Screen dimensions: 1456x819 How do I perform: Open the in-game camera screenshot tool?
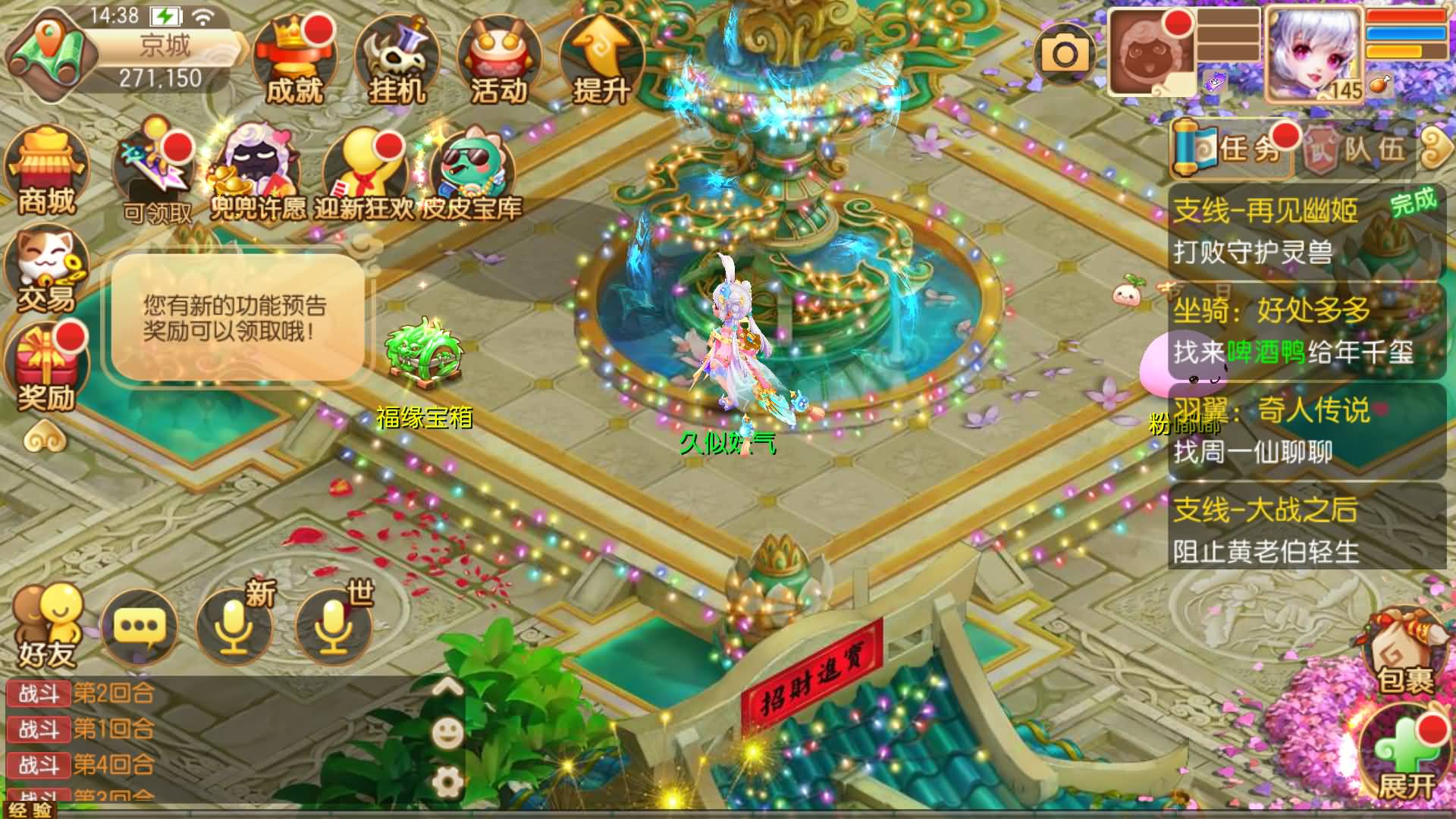click(1065, 53)
